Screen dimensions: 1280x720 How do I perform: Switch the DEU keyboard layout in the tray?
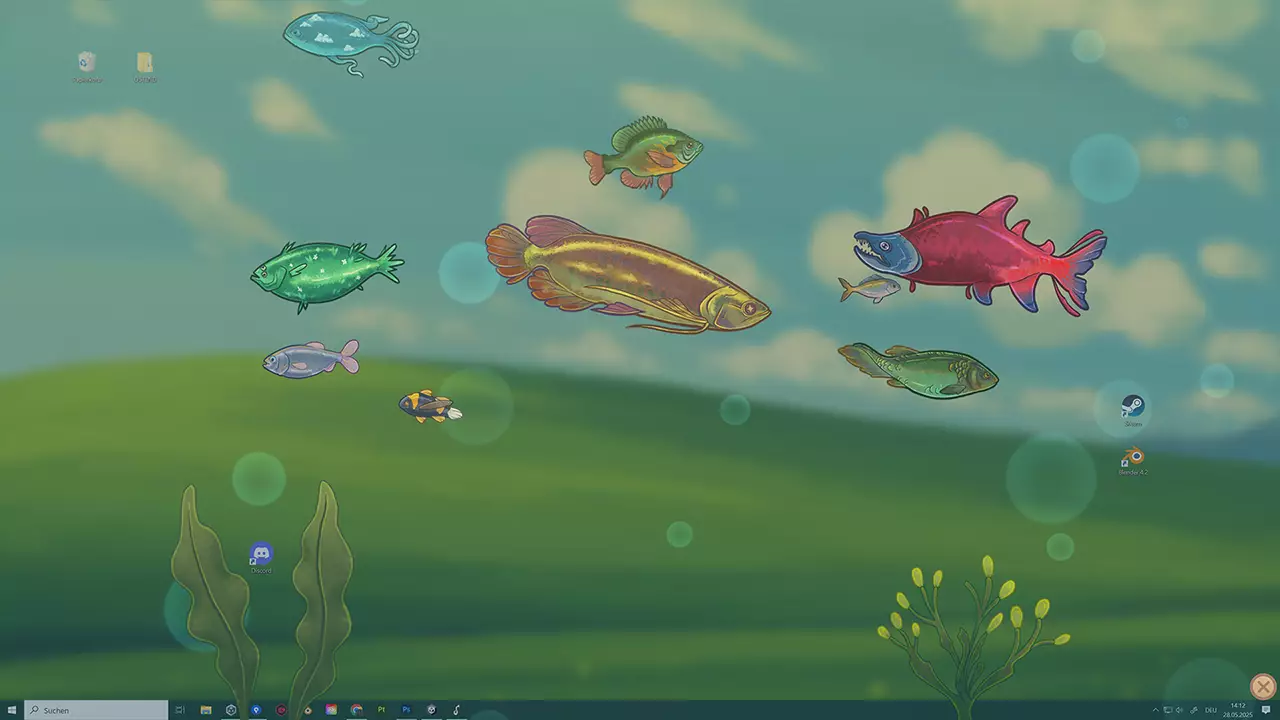[1211, 710]
